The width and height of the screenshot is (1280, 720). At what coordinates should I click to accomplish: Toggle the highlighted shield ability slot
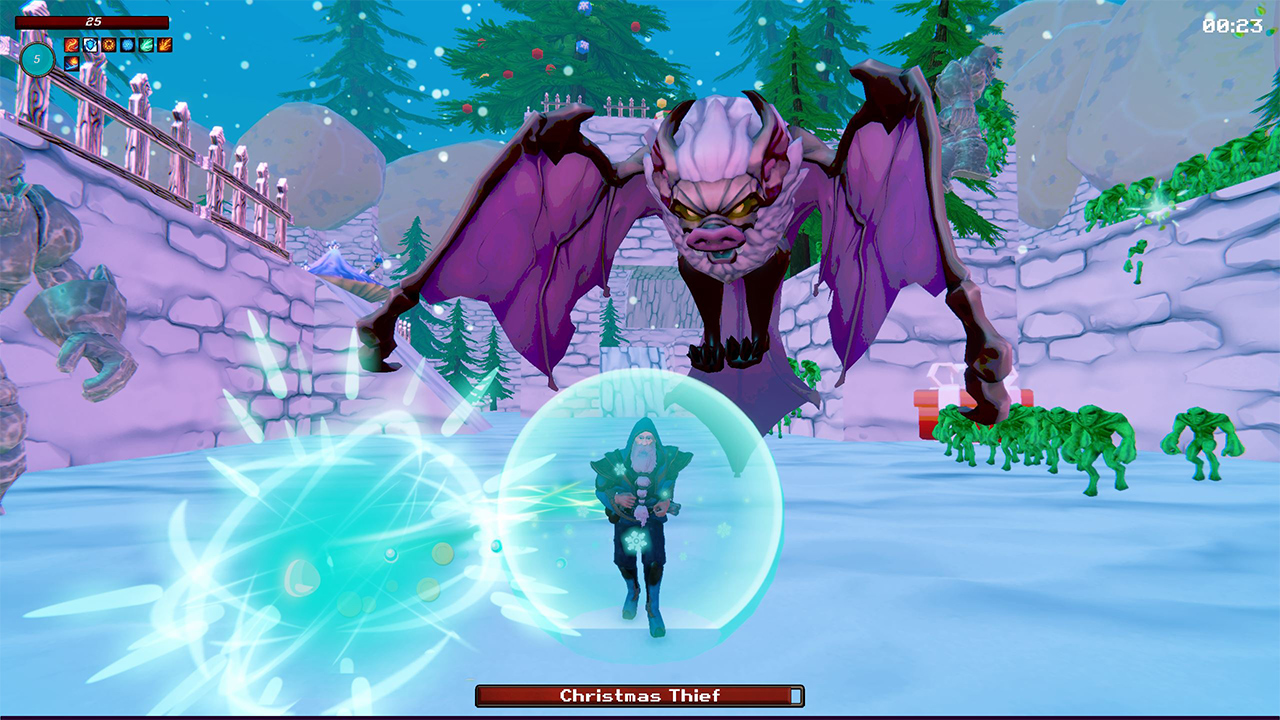89,45
